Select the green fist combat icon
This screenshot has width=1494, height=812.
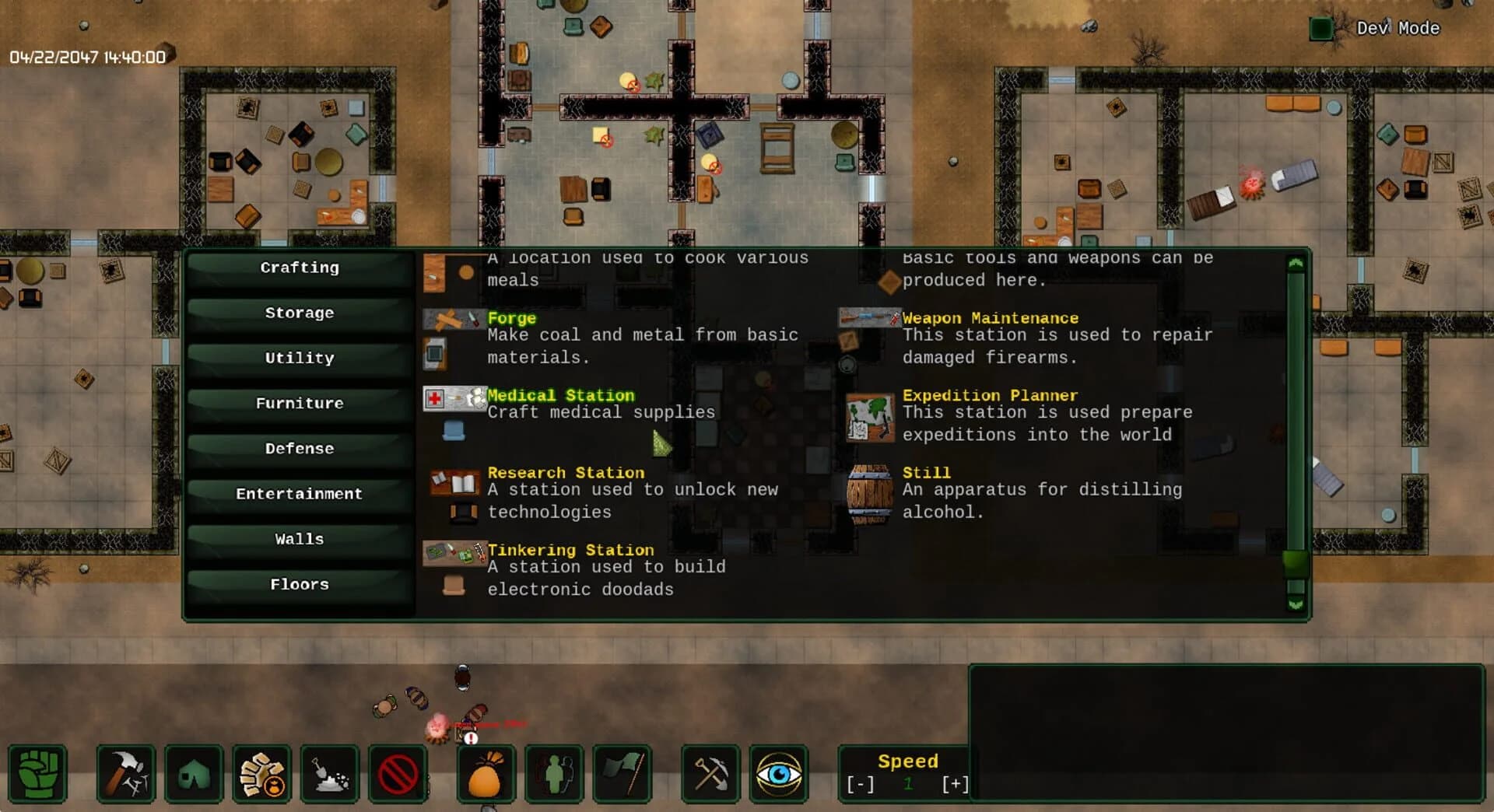(x=37, y=774)
